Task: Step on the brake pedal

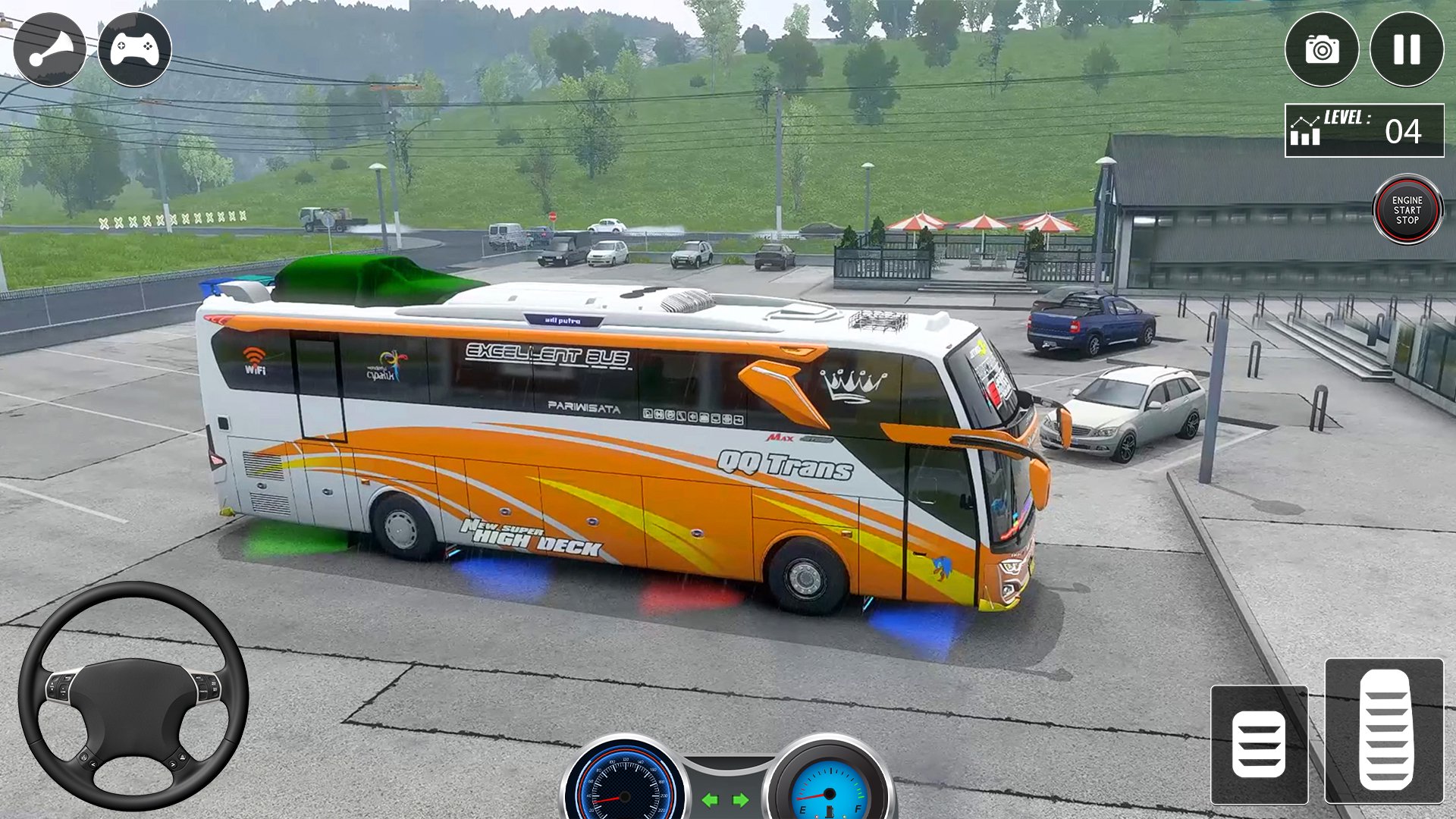Action: 1259,745
